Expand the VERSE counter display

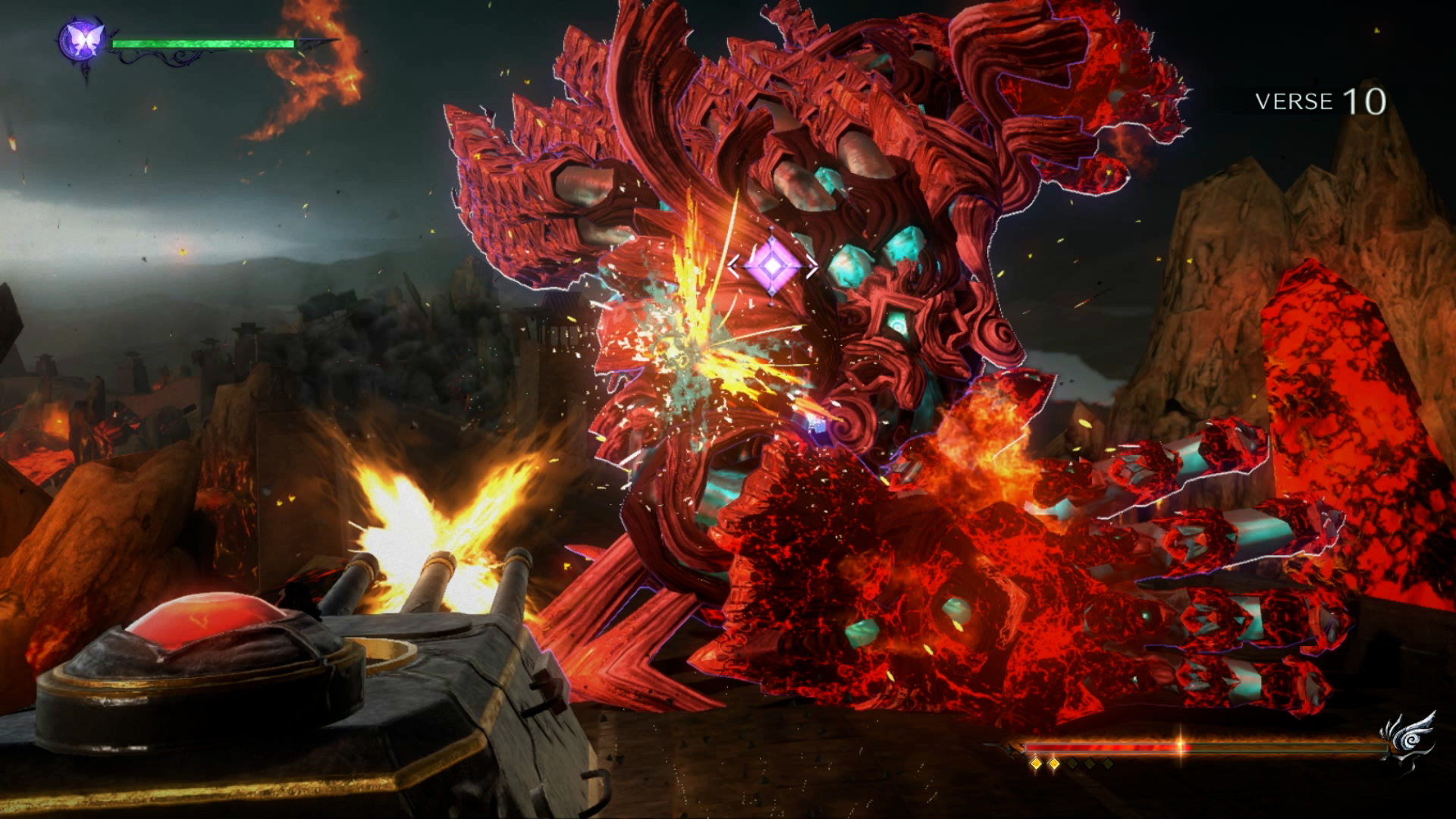click(1319, 102)
